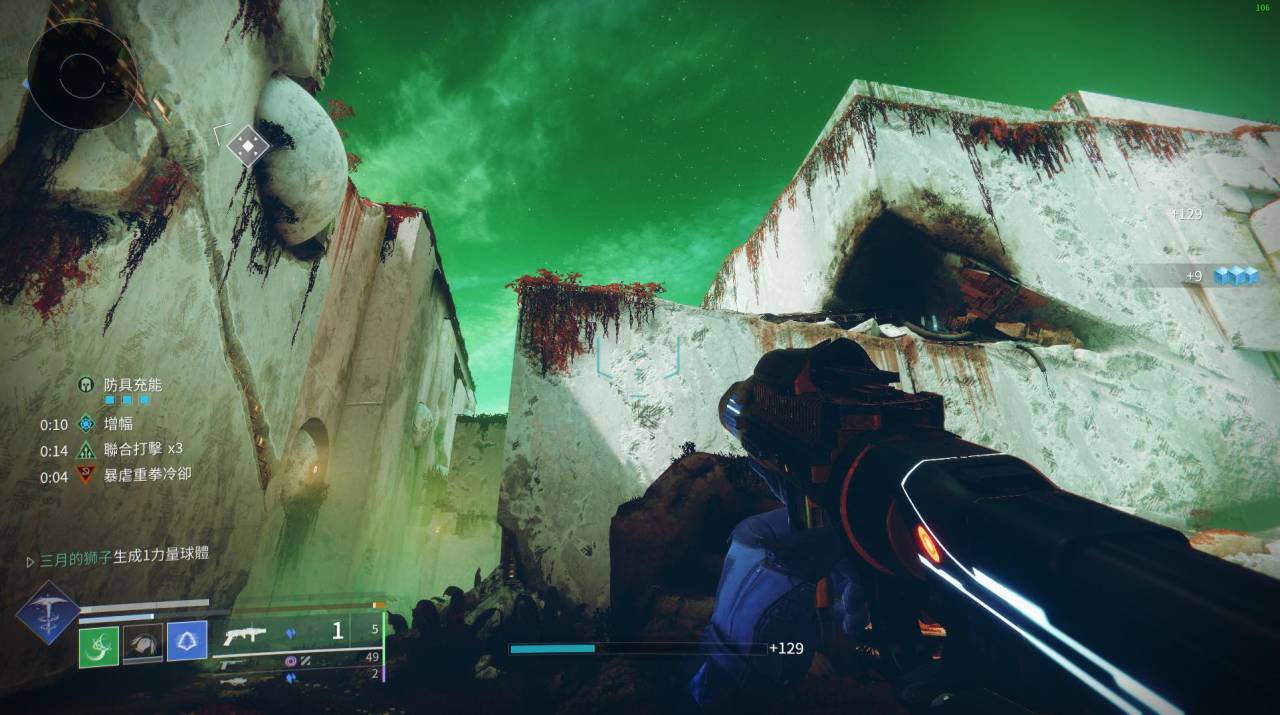Select the 暴虐重拳冷卻 cooldown icon
This screenshot has width=1280, height=715.
coord(86,476)
